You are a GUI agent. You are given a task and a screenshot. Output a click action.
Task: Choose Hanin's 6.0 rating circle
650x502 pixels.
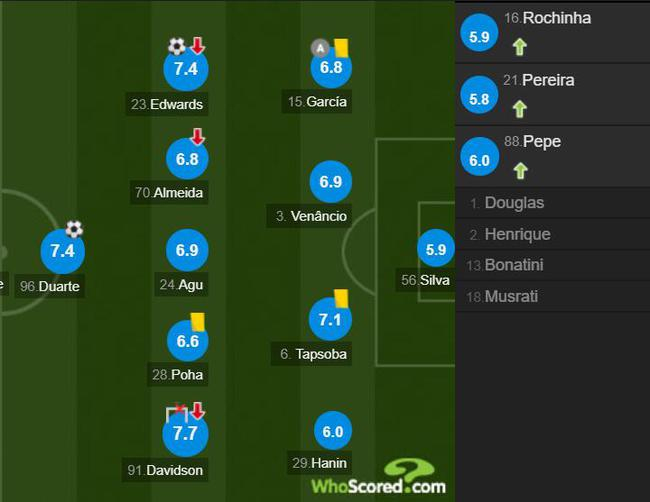(332, 431)
